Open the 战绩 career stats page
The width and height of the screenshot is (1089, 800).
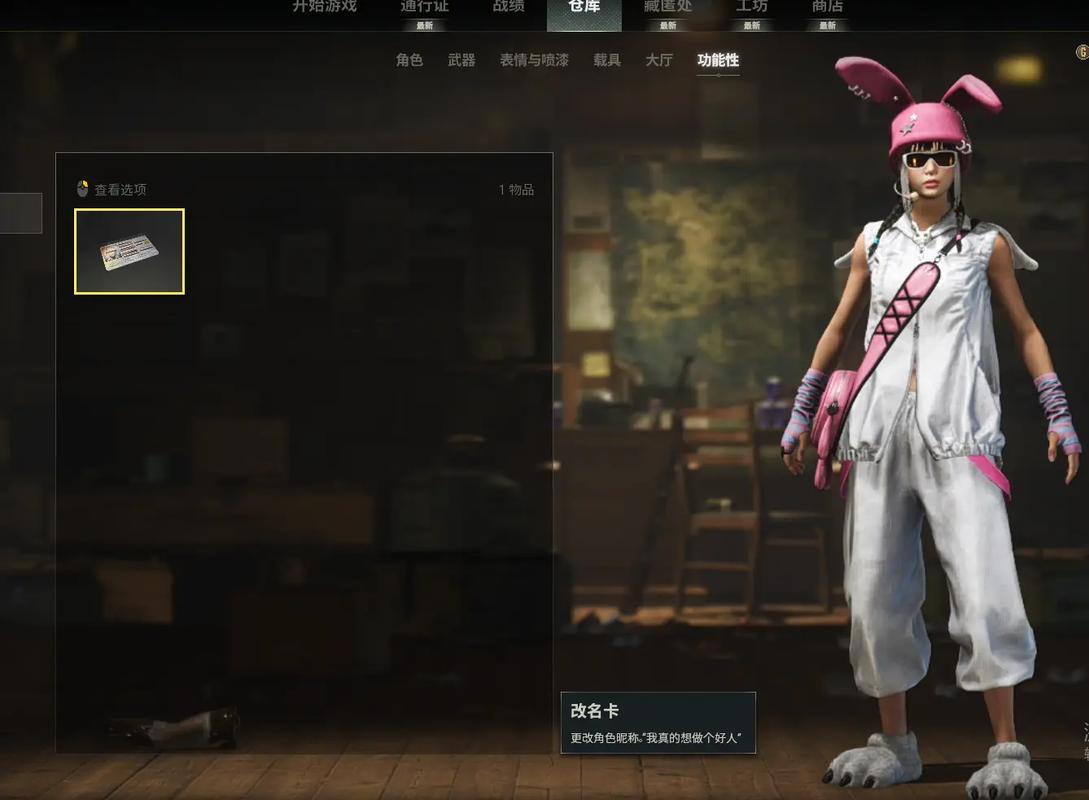point(508,7)
